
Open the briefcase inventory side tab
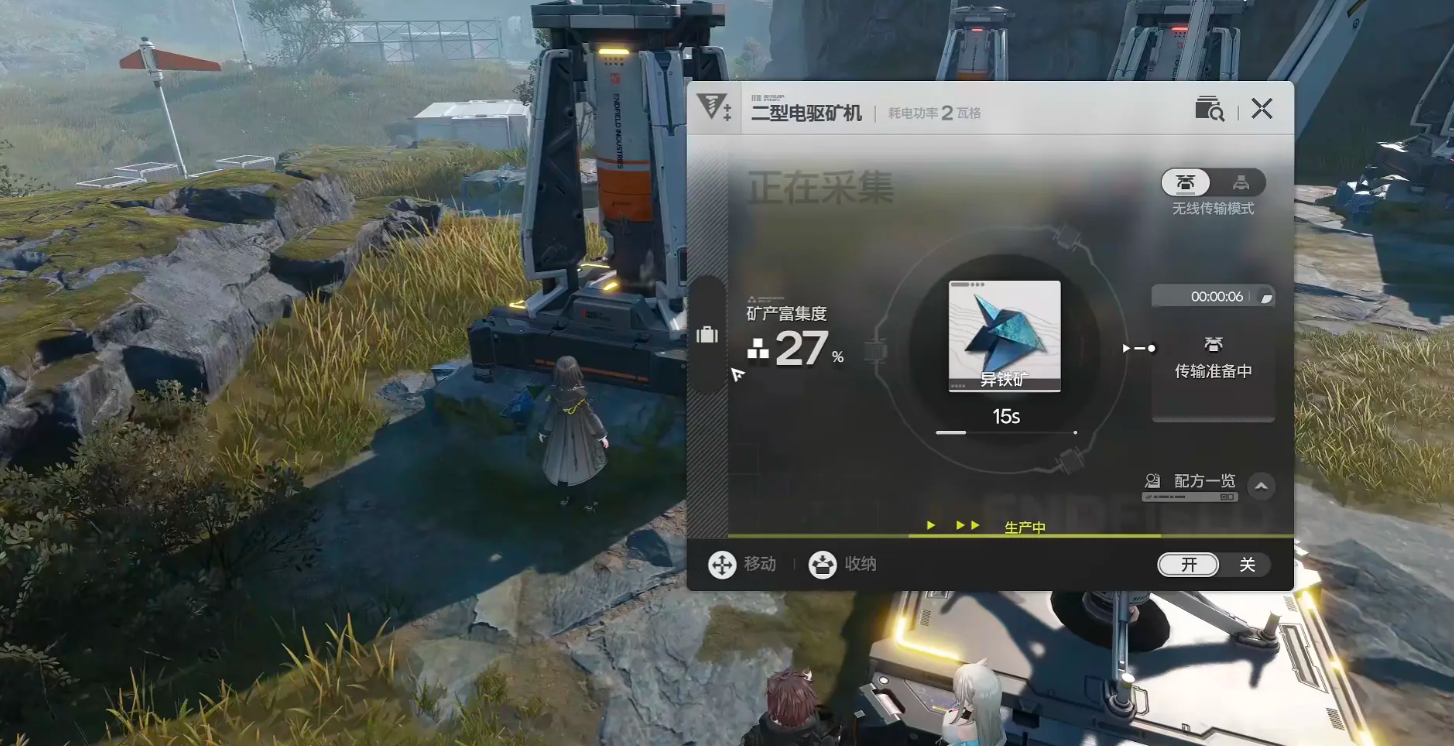click(x=707, y=335)
